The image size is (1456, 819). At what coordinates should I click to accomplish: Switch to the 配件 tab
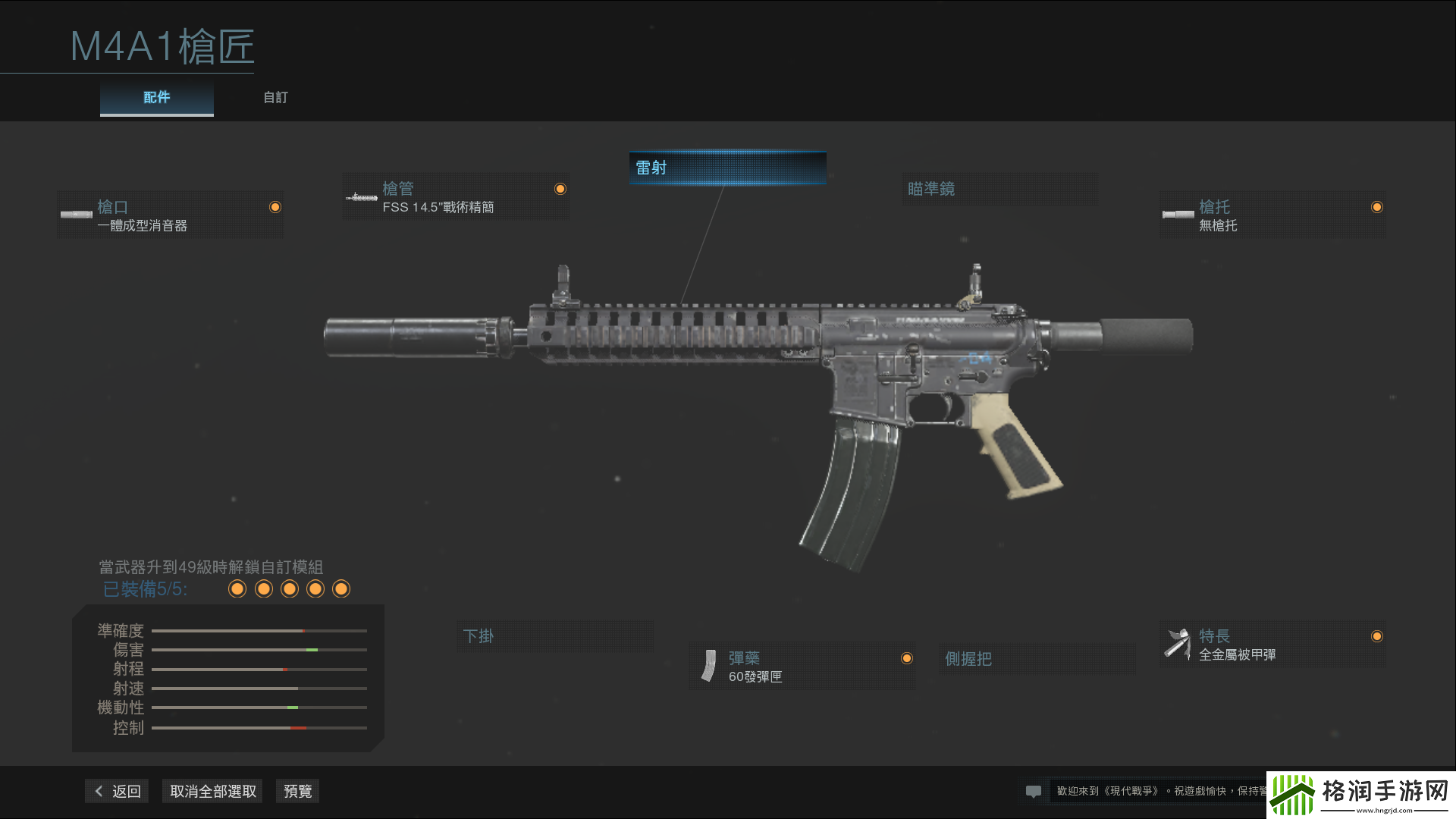coord(156,97)
